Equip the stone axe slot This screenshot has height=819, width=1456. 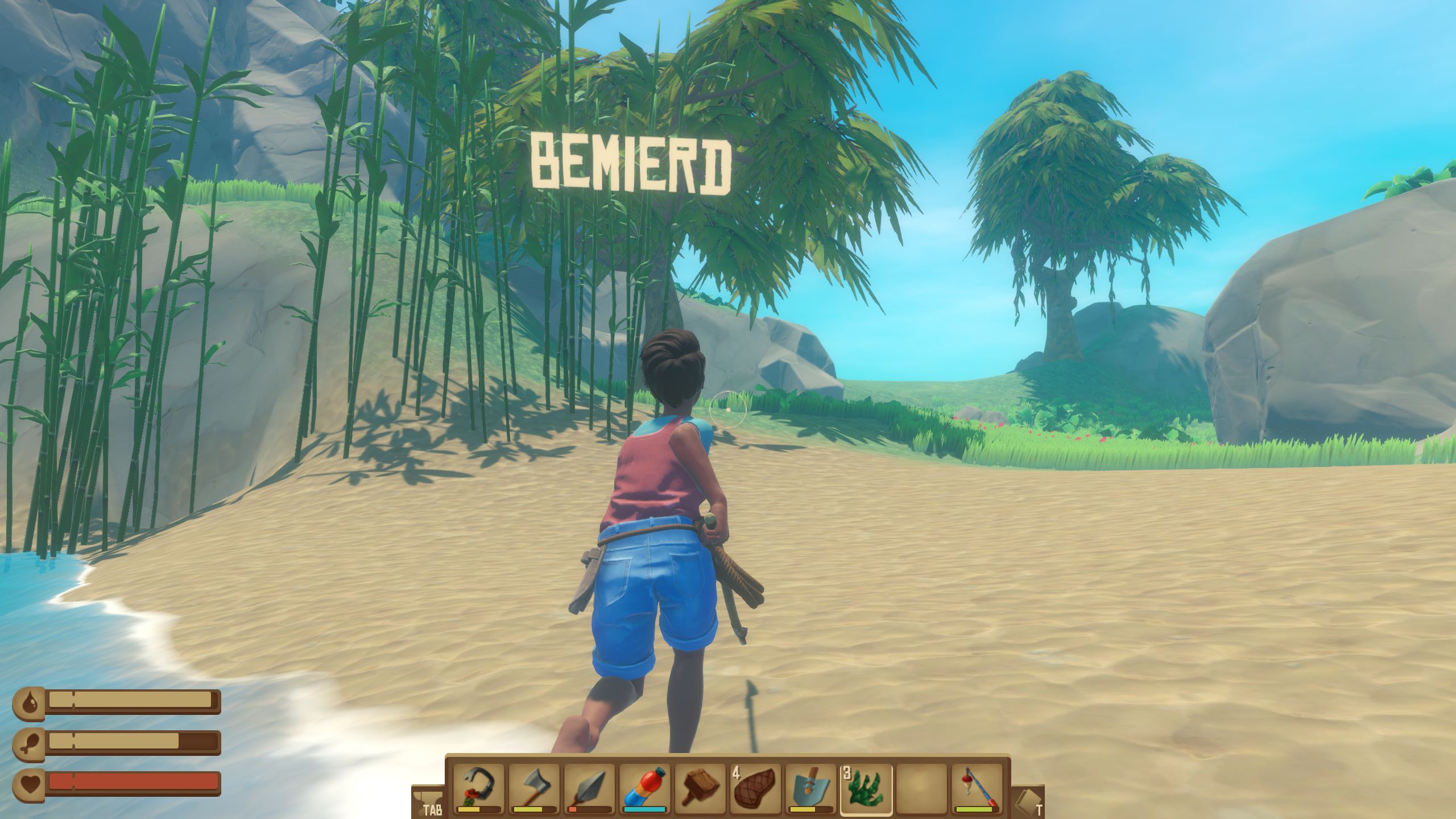tap(534, 788)
